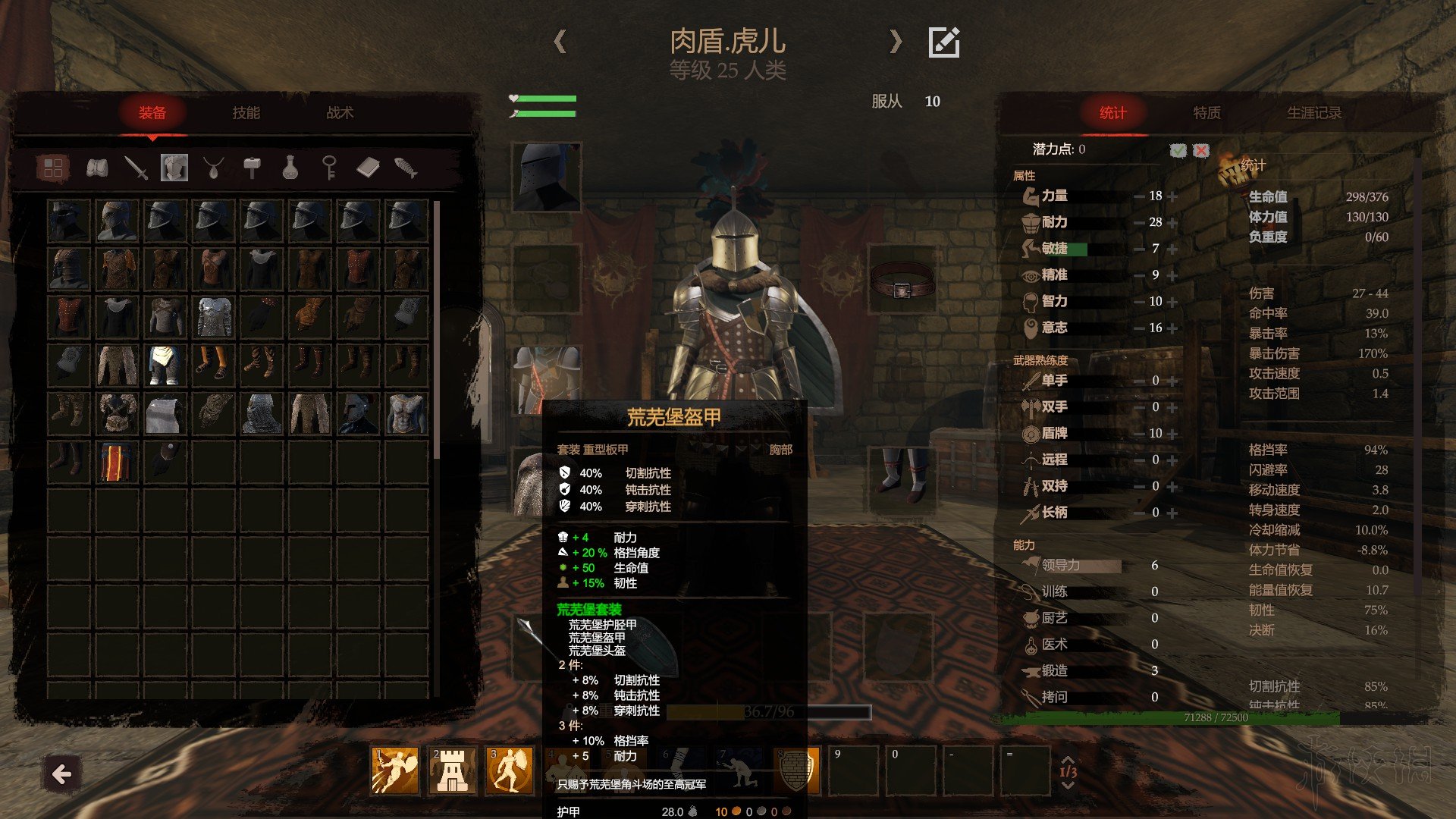1456x819 pixels.
Task: Click the rename character edit icon
Action: coord(944,42)
